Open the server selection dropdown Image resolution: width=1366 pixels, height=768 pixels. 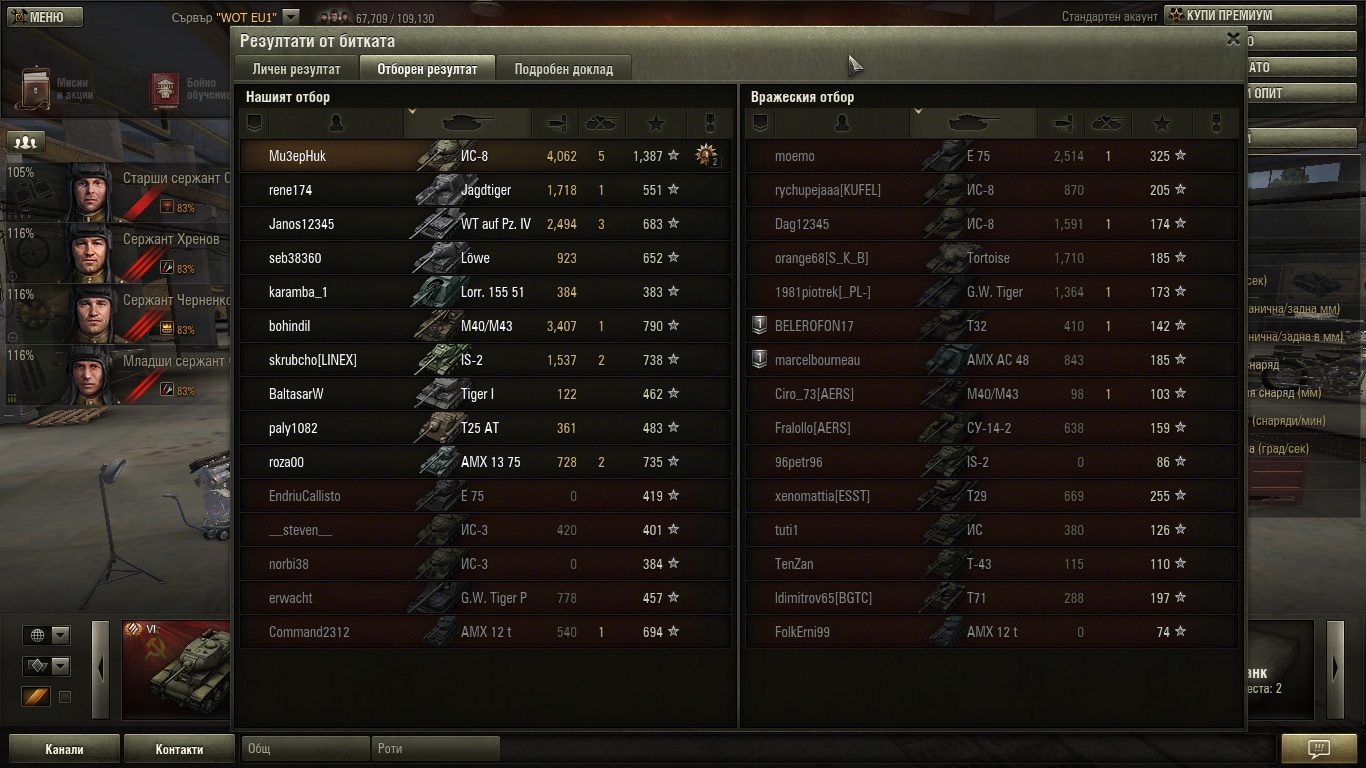click(290, 17)
